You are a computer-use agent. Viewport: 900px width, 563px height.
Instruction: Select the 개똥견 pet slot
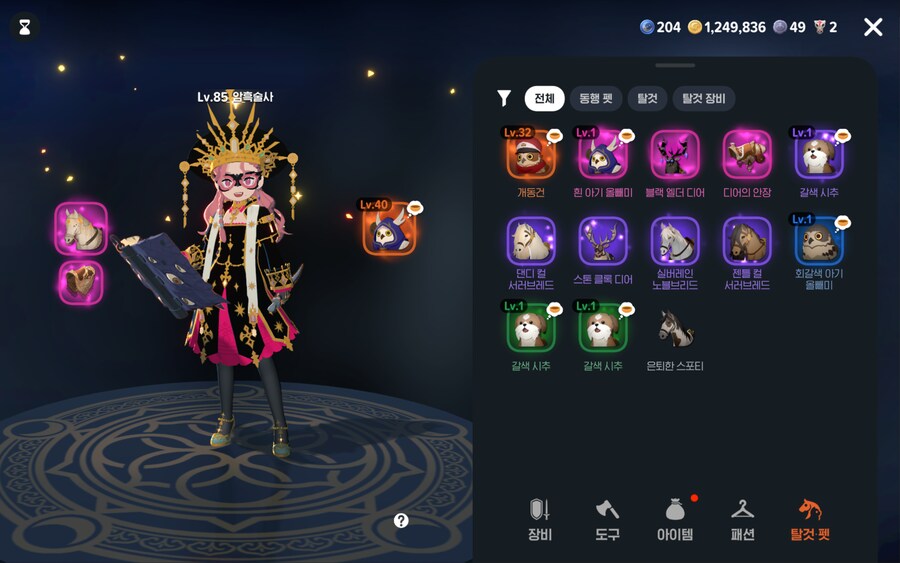tap(531, 155)
